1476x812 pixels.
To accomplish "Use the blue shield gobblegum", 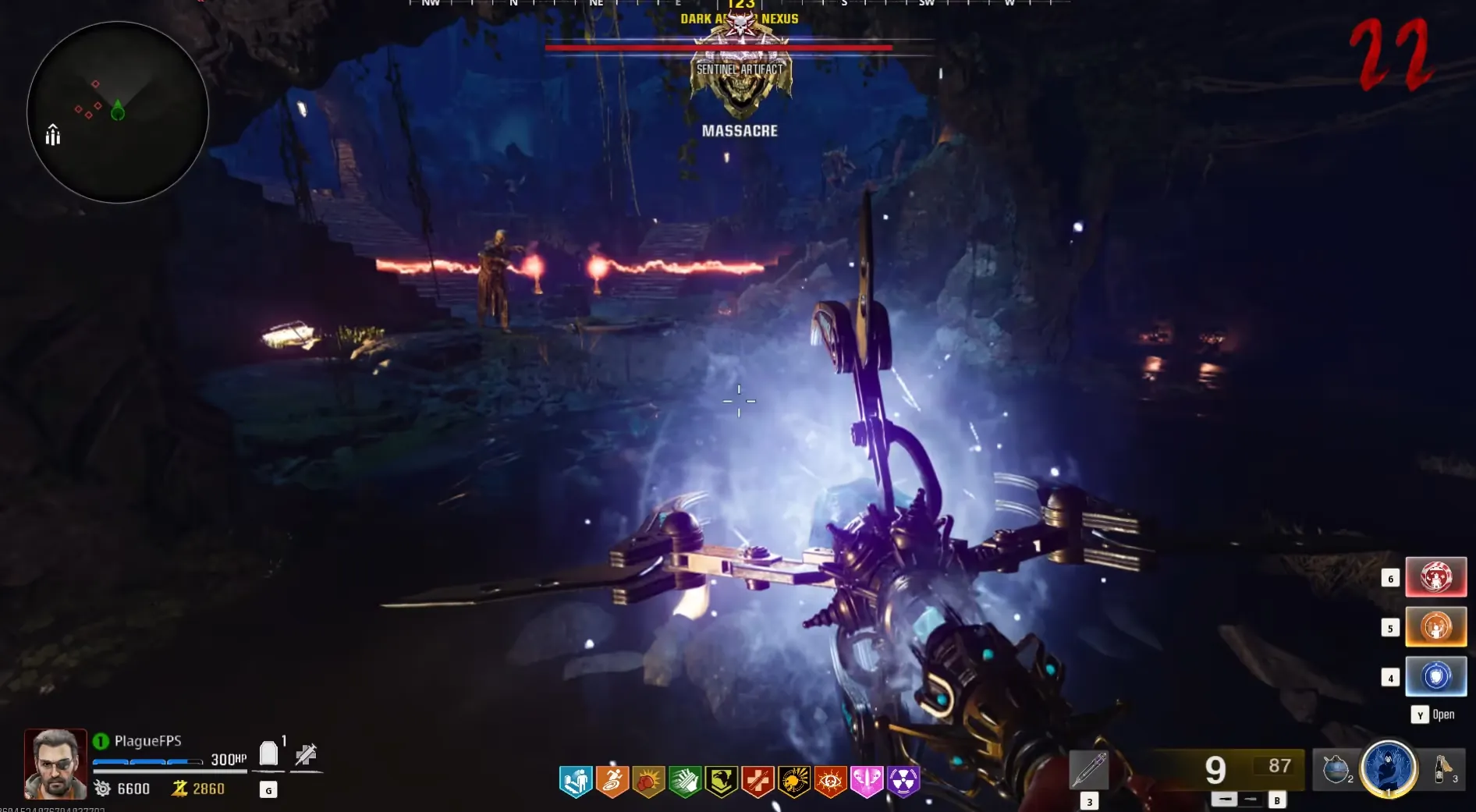I will tap(1435, 676).
